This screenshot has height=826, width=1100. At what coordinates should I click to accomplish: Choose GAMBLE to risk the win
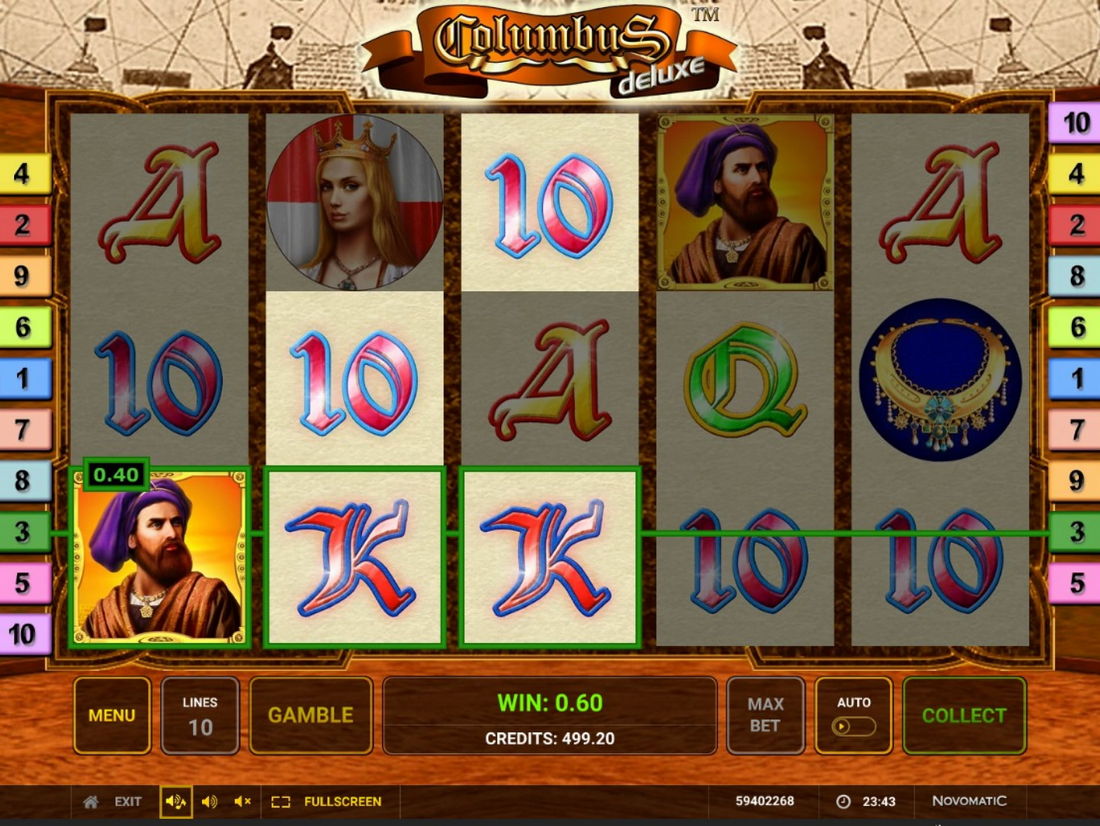click(x=310, y=715)
